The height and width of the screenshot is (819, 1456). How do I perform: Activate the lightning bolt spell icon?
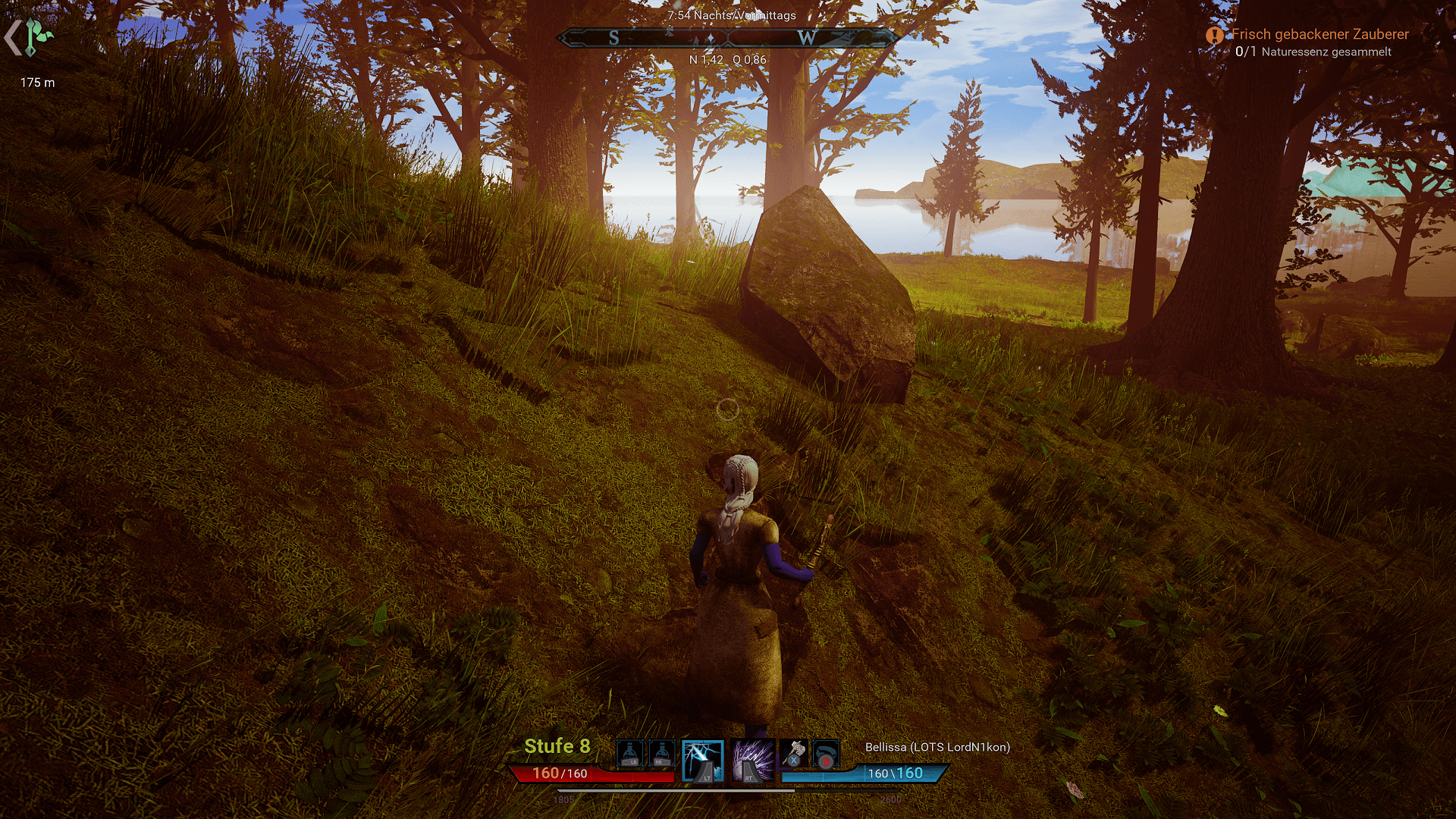point(702,760)
